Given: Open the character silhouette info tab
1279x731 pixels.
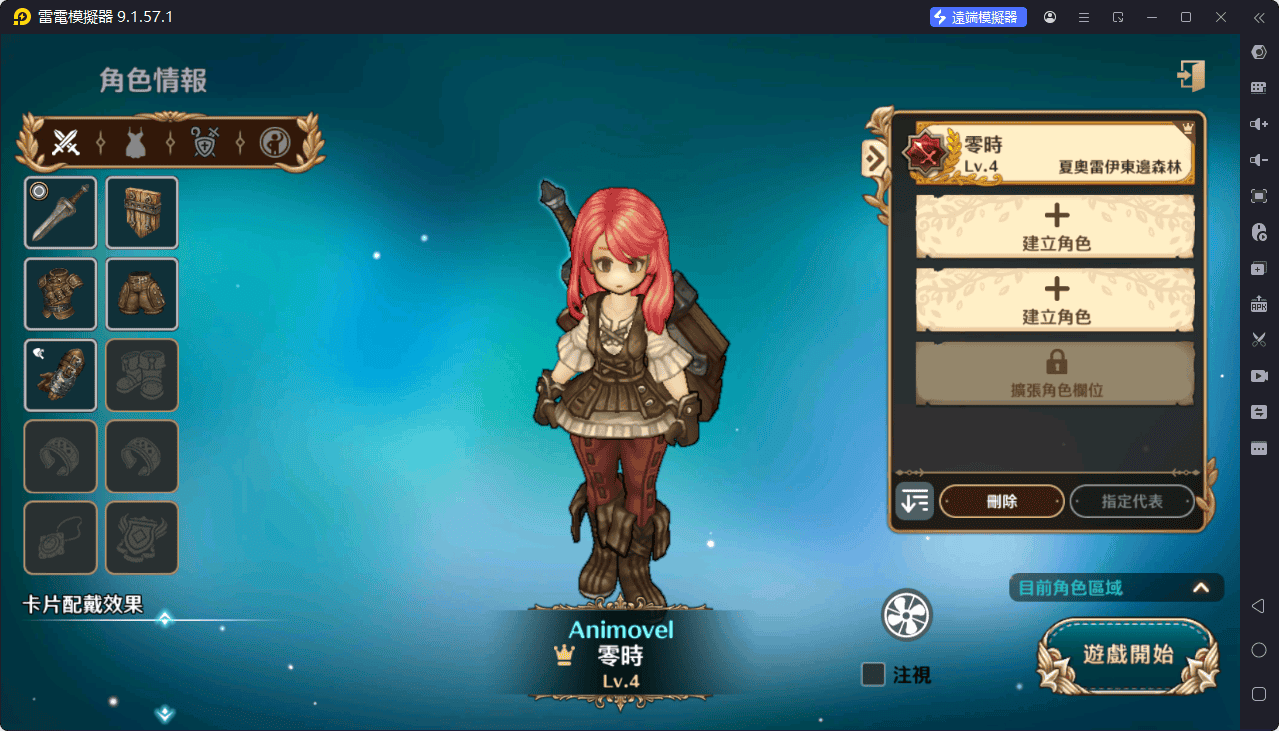Looking at the screenshot, I should [x=275, y=143].
